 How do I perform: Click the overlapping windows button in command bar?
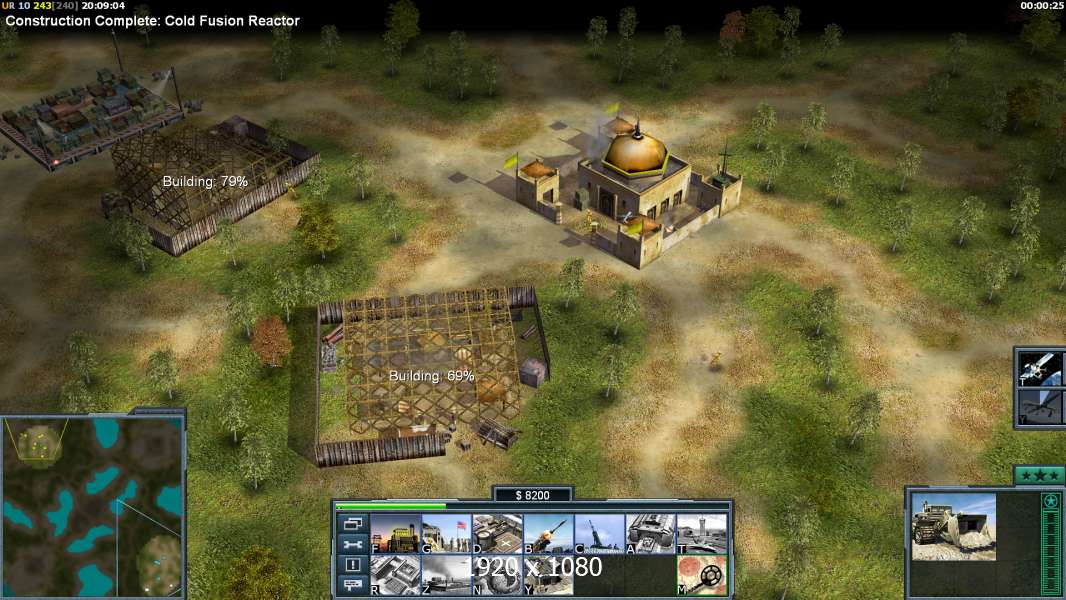coord(352,523)
